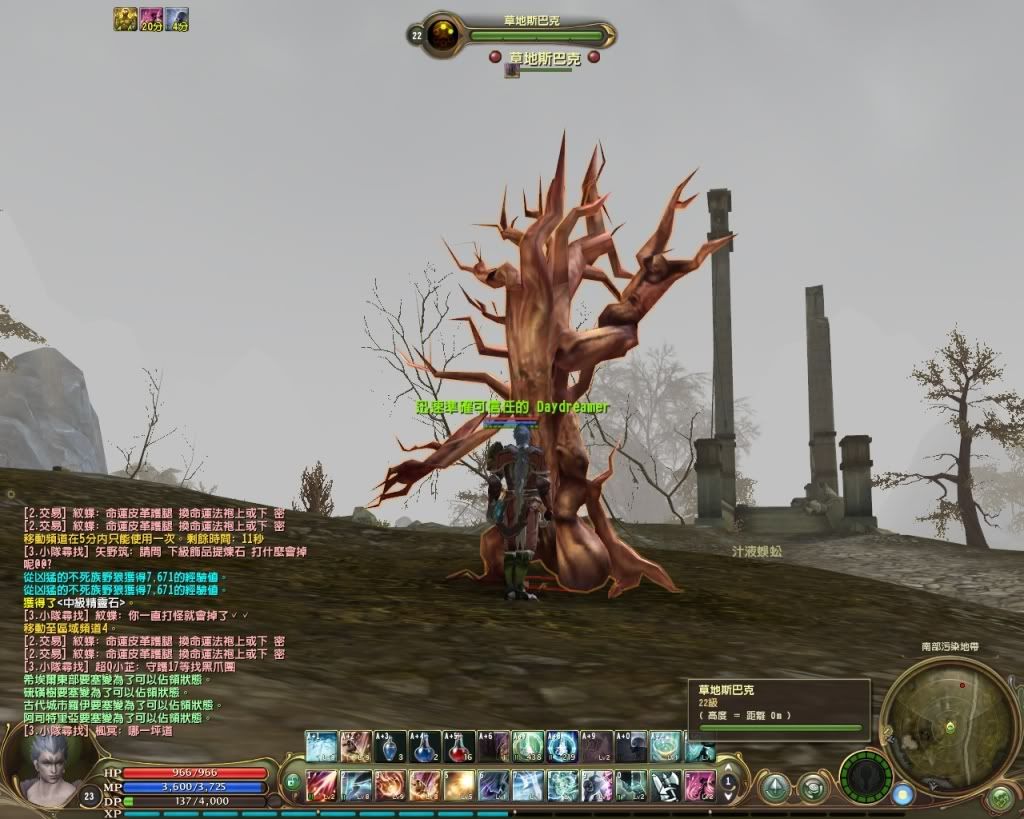Open the green round button below the minimap
Screen dimensions: 1024x819
[1000, 797]
